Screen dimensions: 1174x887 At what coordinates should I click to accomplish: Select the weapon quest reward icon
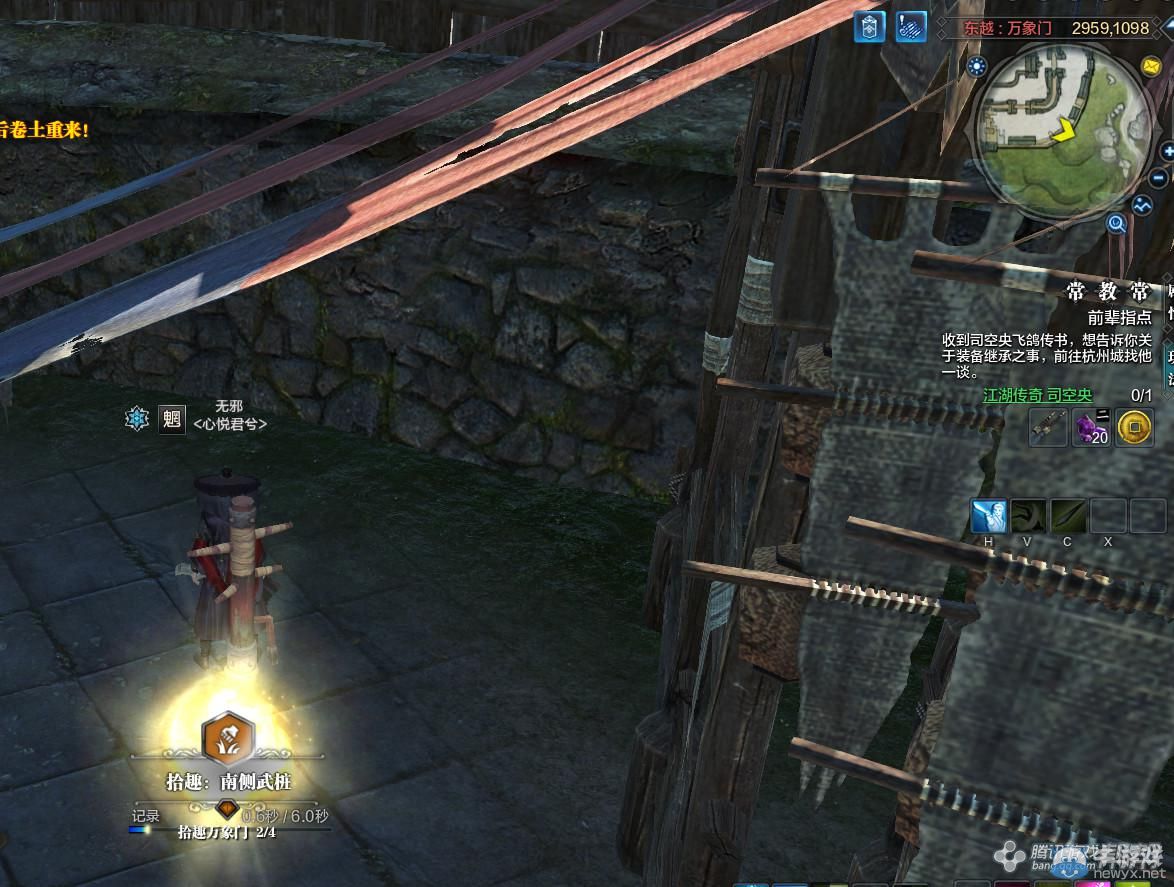click(1048, 428)
